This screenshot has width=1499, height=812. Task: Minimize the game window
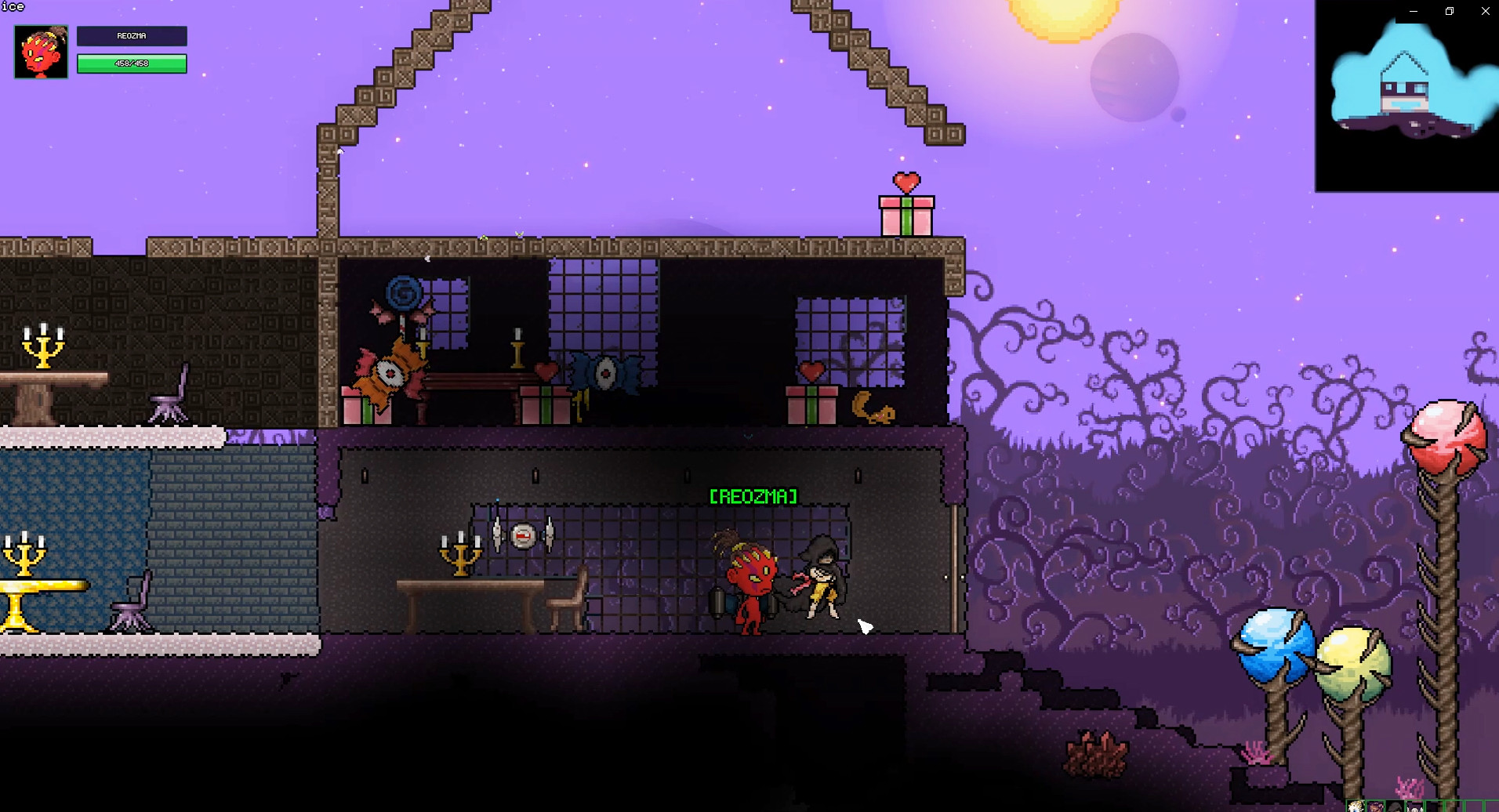coord(1414,11)
